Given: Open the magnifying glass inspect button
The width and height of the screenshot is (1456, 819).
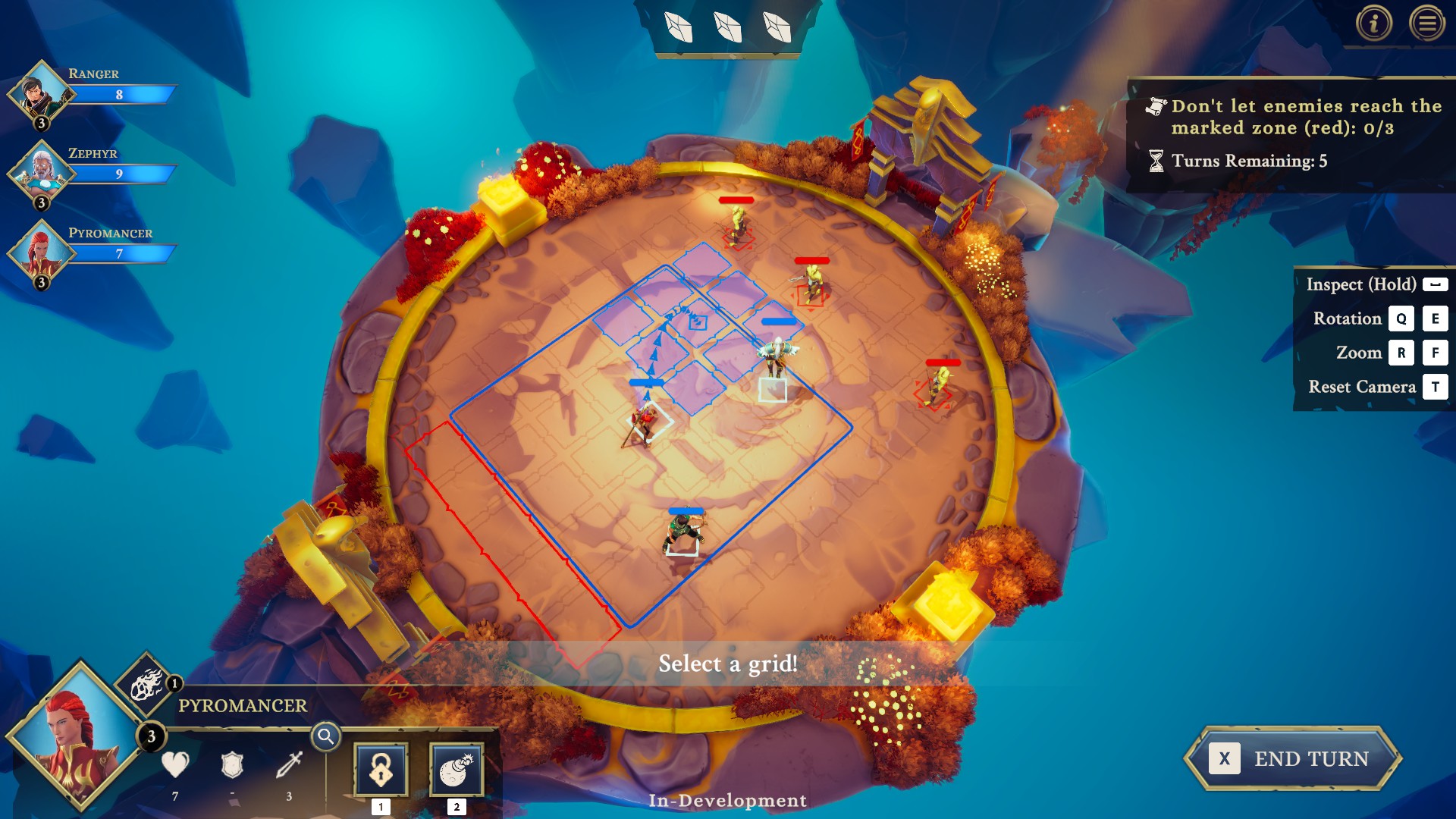Looking at the screenshot, I should [x=326, y=736].
